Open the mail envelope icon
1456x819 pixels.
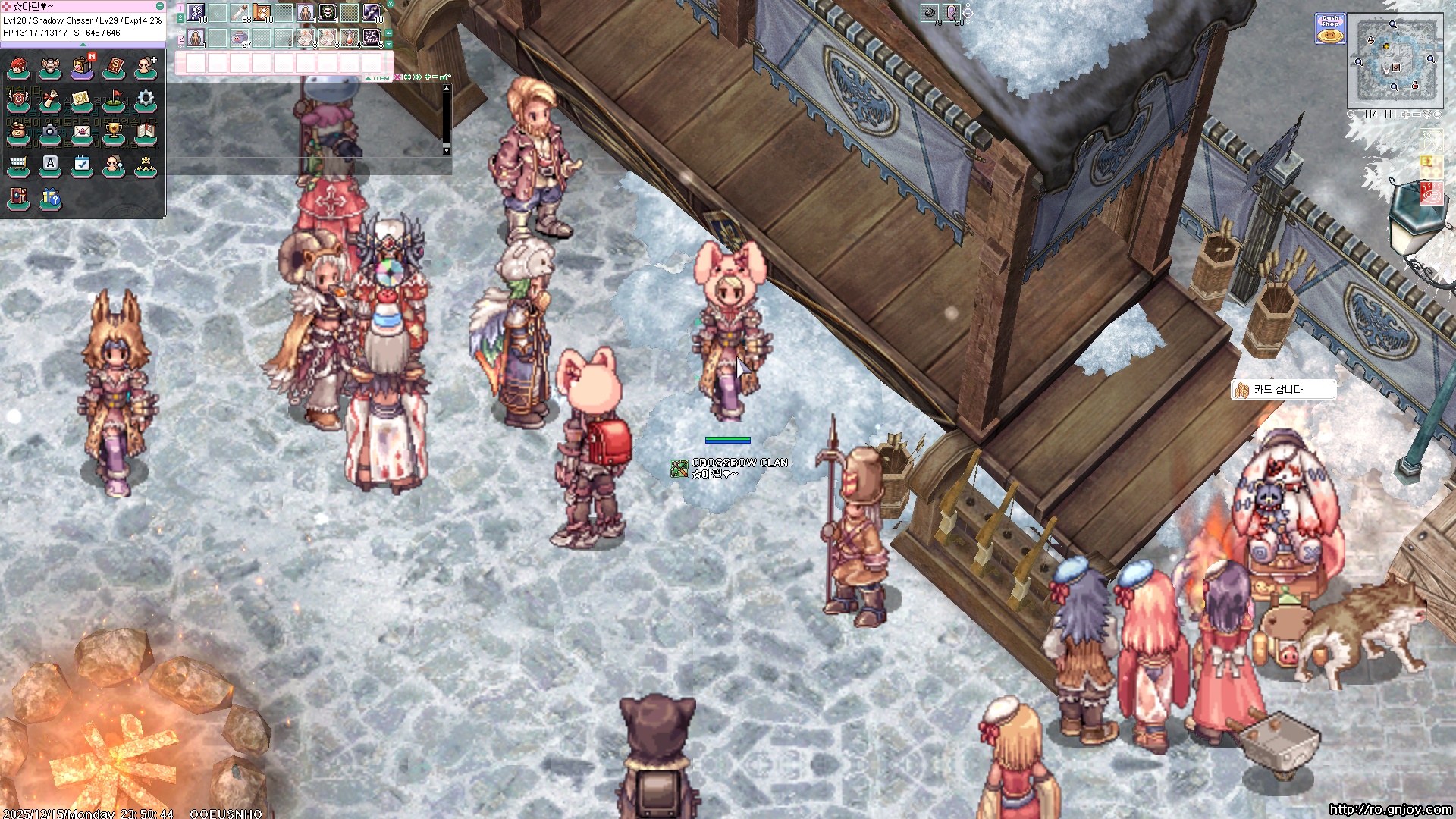[x=82, y=132]
